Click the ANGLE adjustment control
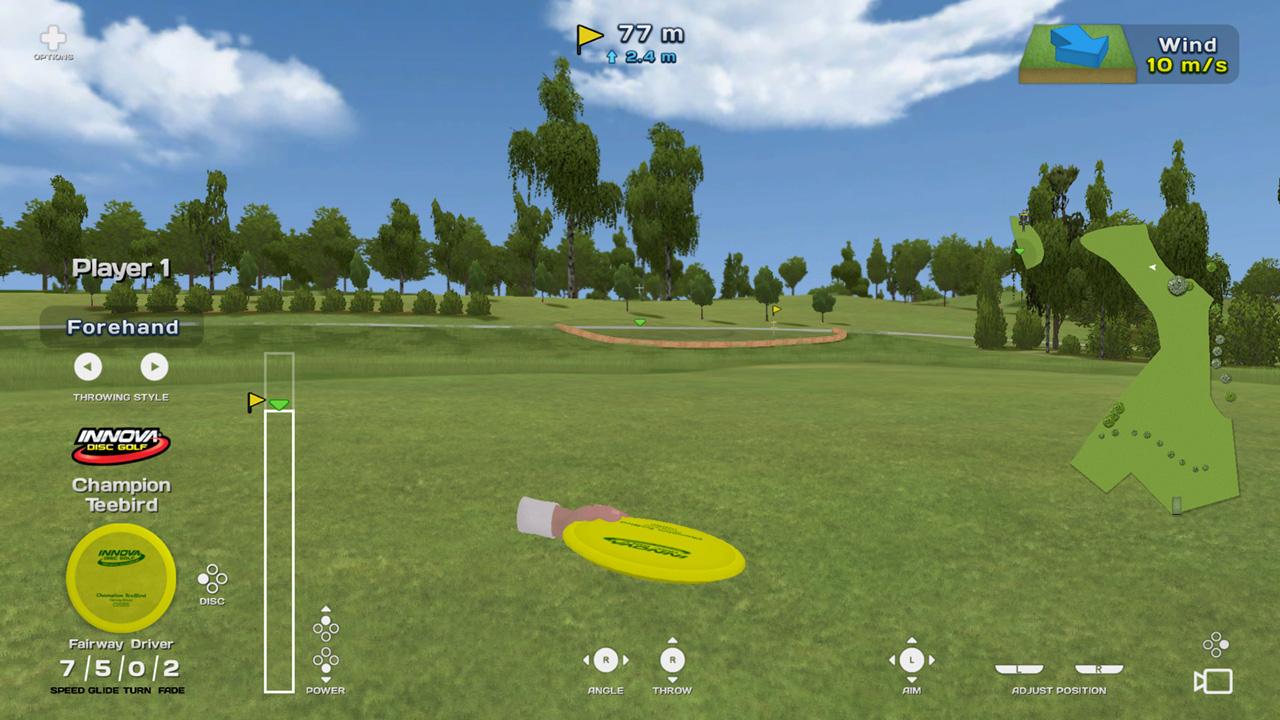This screenshot has width=1280, height=720. pos(605,659)
